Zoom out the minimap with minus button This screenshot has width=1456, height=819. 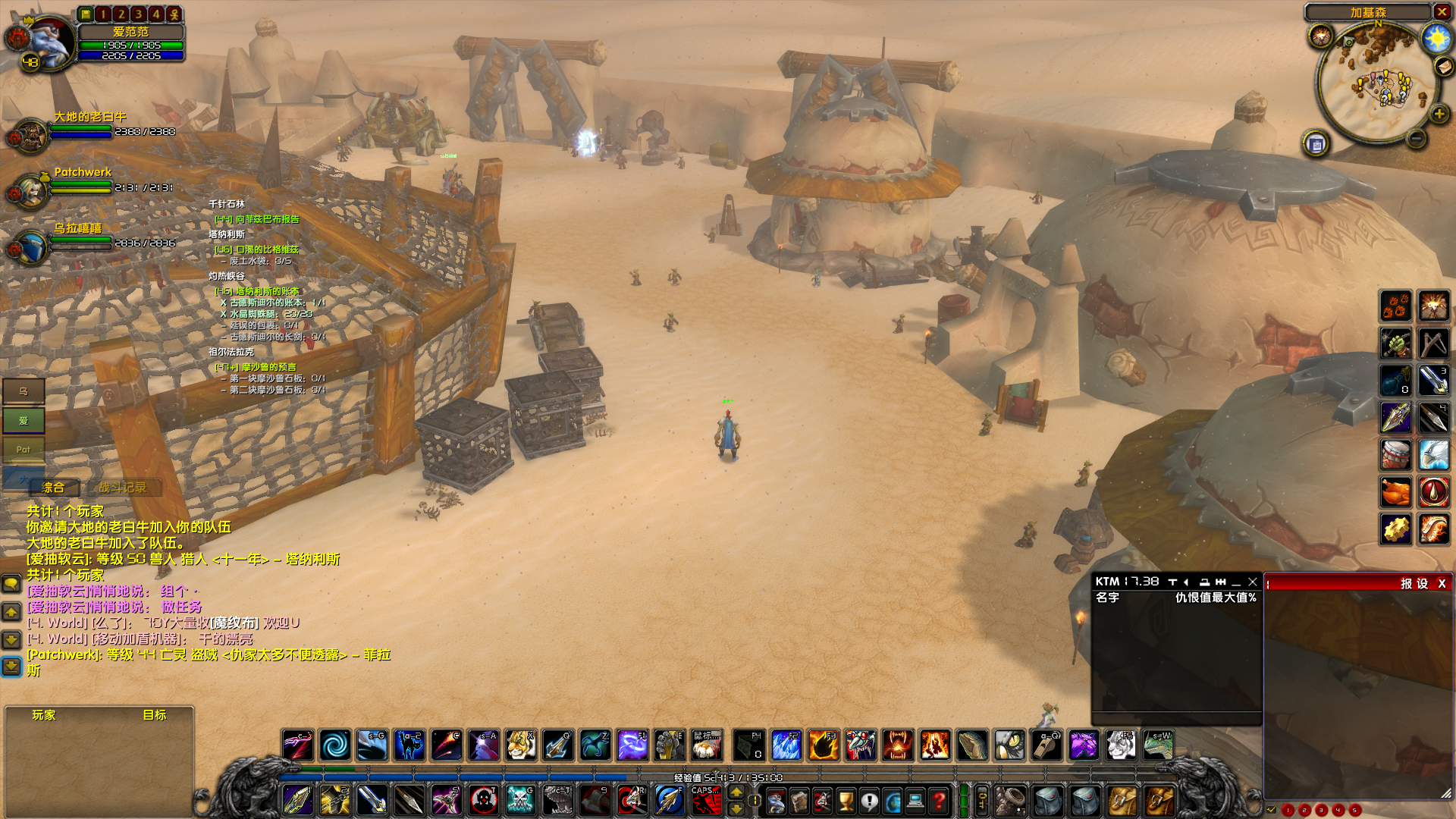pos(1416,138)
